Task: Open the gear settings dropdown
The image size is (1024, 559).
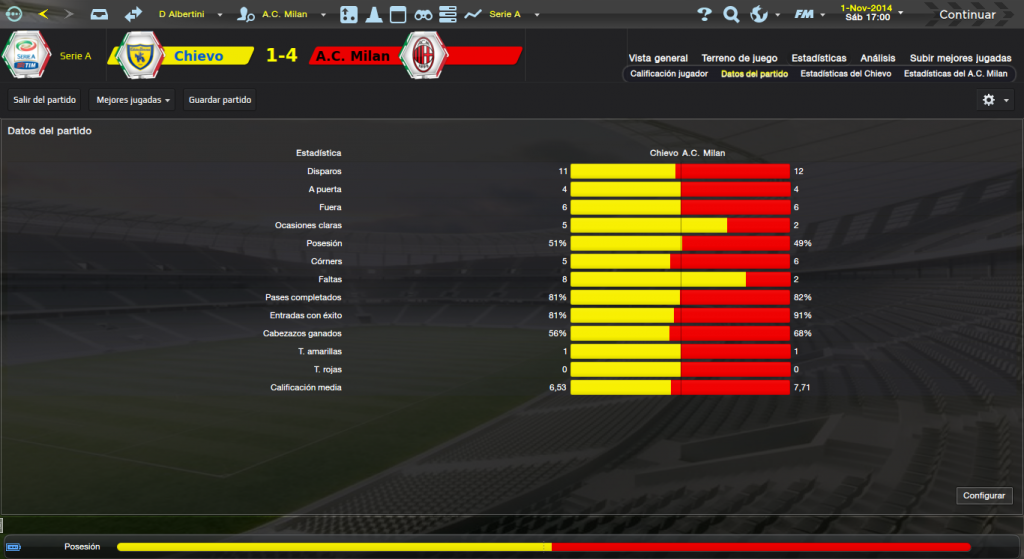Action: [x=994, y=100]
